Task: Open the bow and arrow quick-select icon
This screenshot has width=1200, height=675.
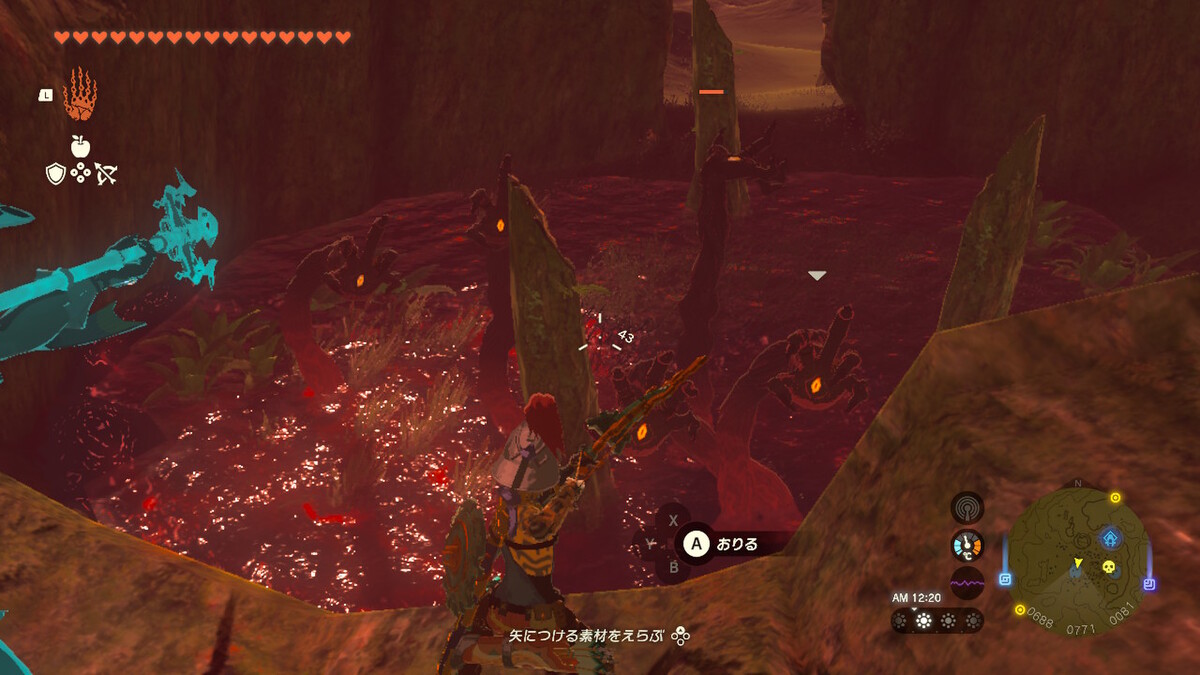Action: pos(105,174)
